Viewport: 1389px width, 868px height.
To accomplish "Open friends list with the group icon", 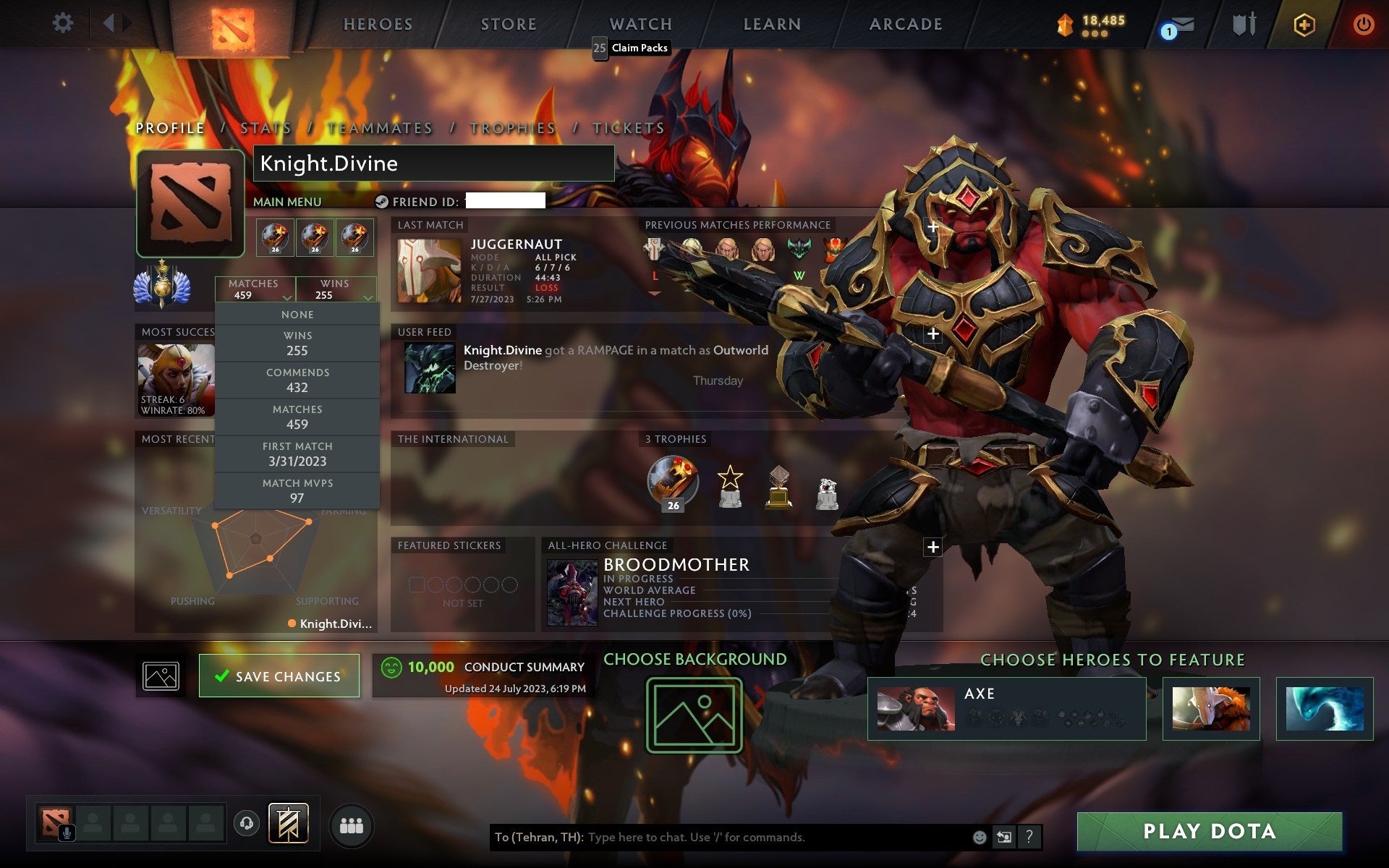I will tap(351, 825).
